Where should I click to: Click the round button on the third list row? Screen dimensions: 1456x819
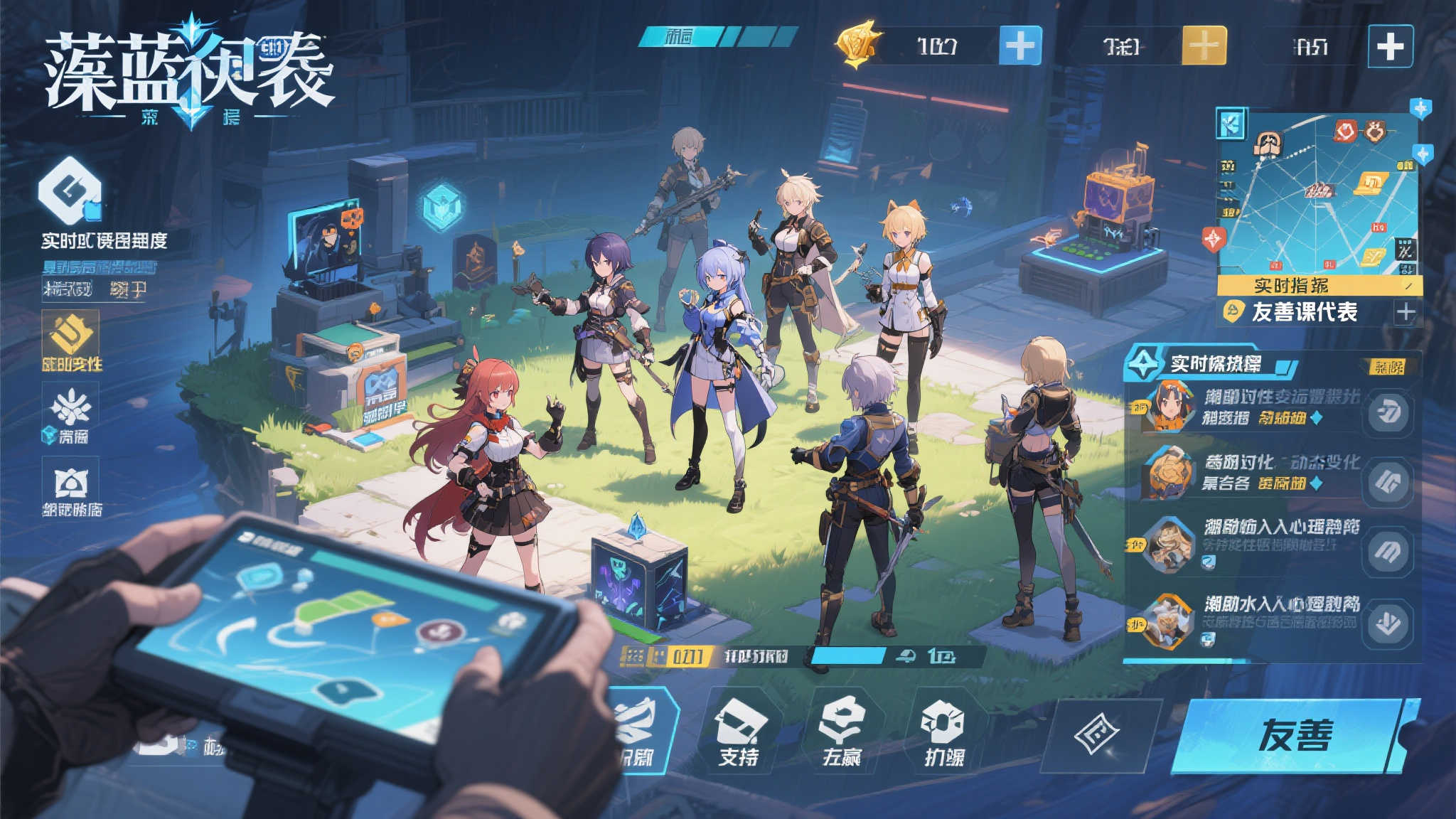pos(1387,550)
